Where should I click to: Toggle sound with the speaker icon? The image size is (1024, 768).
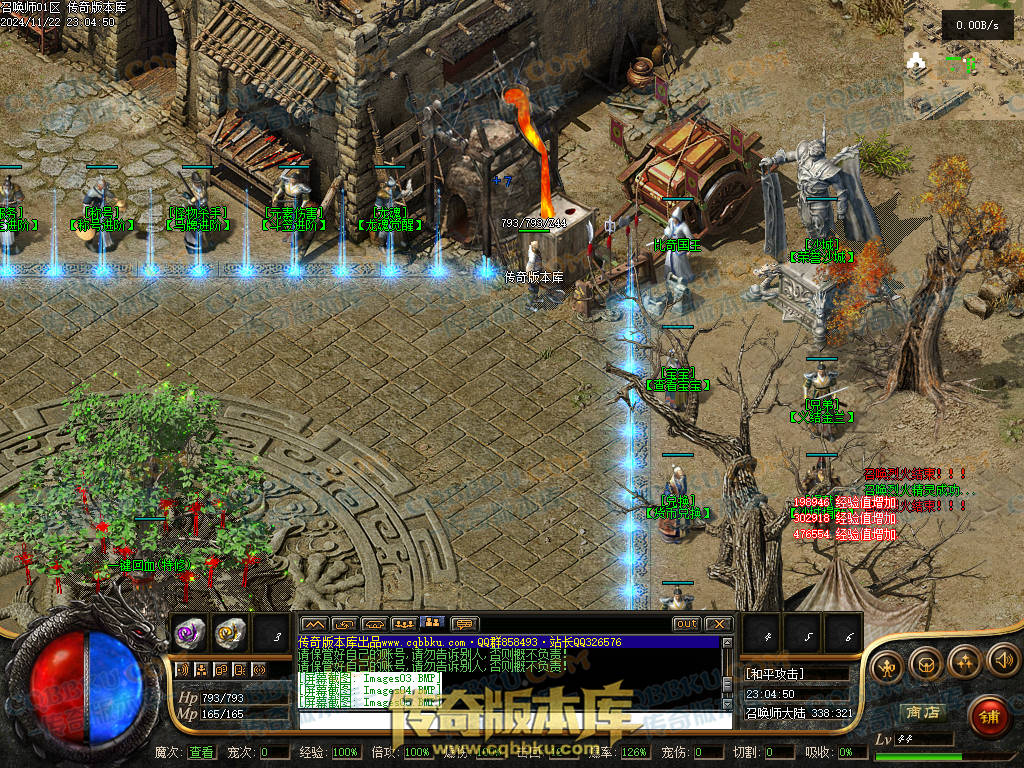(x=1002, y=660)
